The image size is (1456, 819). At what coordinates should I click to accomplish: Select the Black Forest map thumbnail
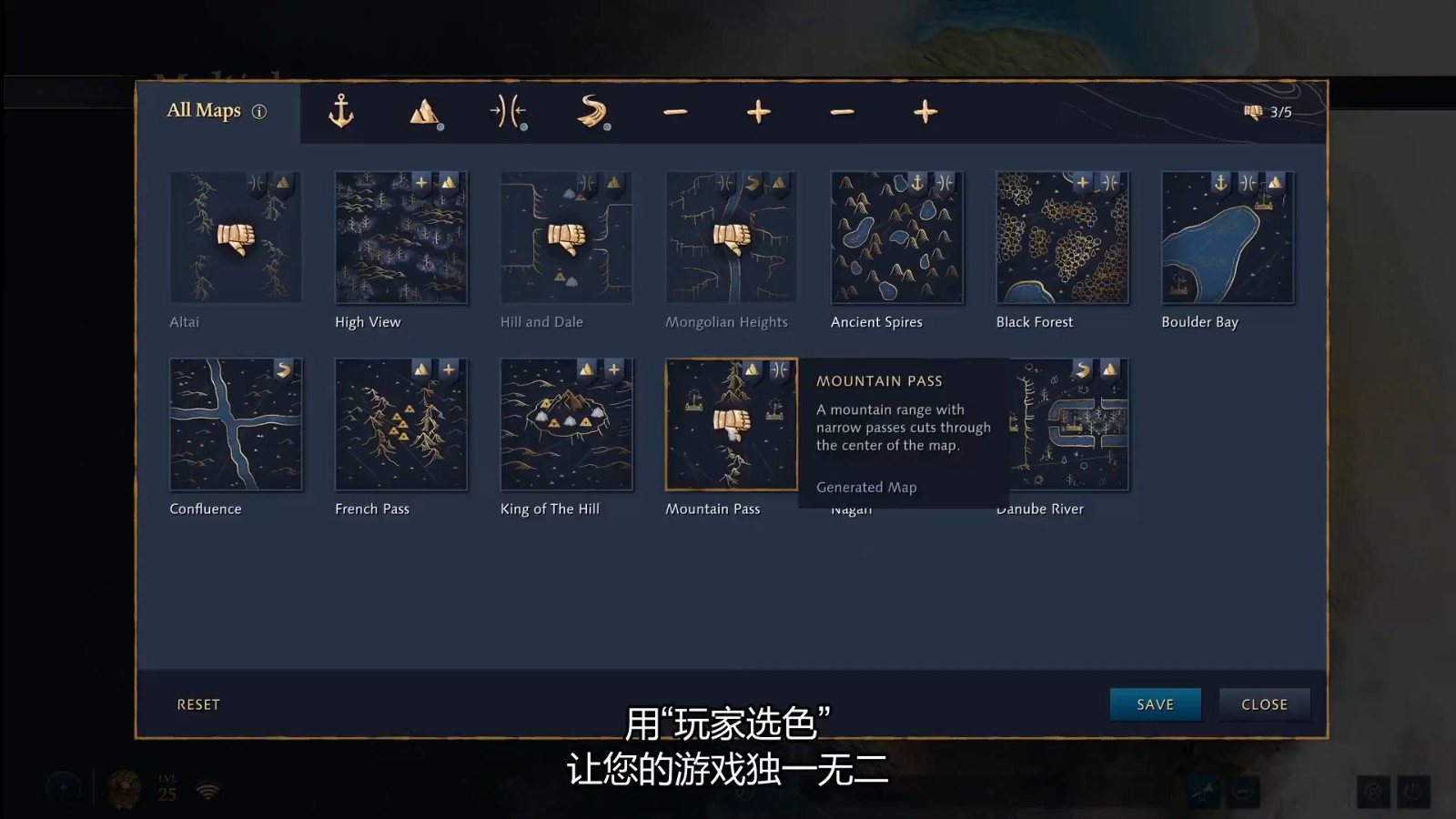coord(1061,237)
